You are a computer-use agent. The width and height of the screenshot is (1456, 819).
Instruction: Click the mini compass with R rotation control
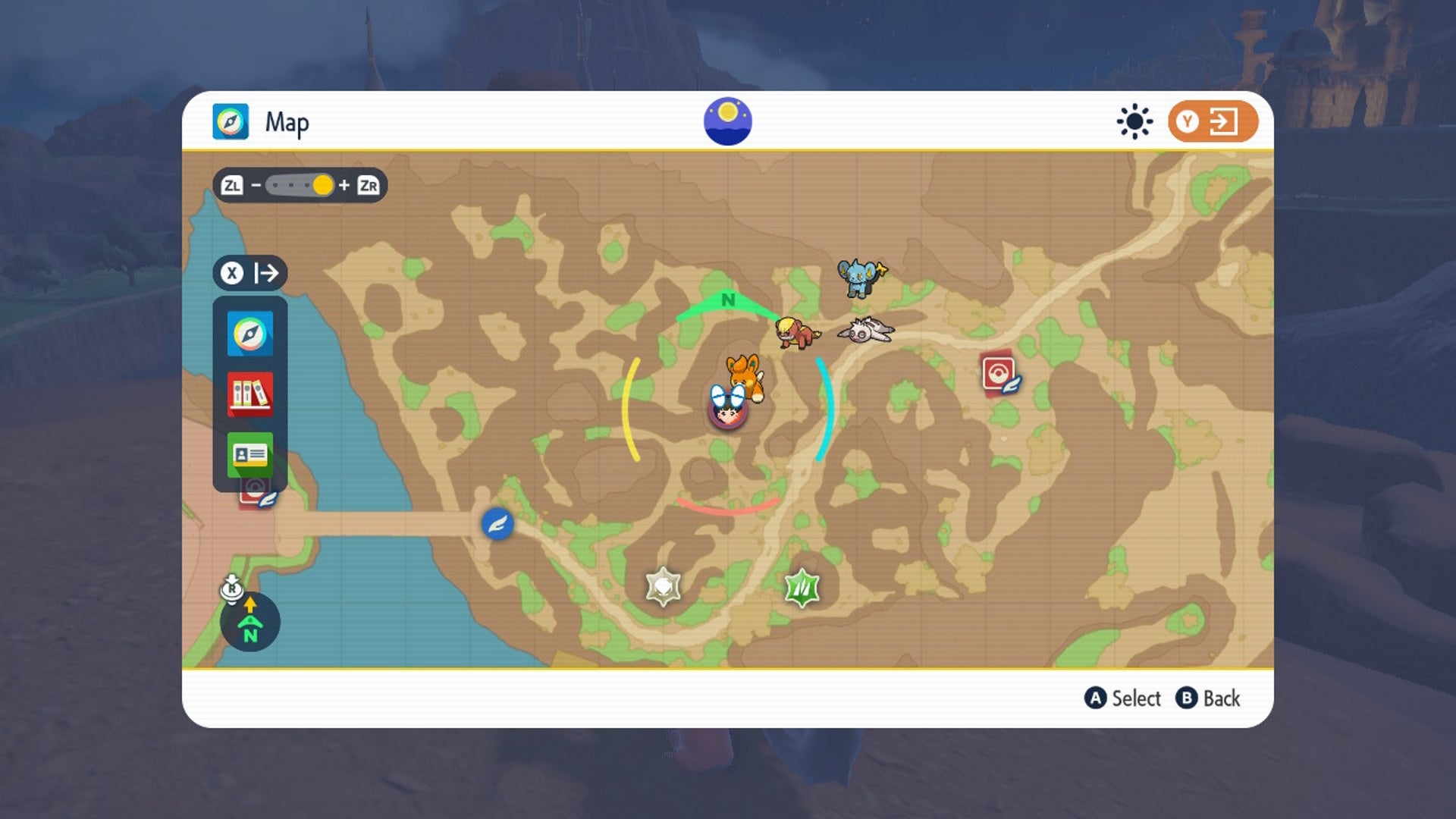point(249,620)
